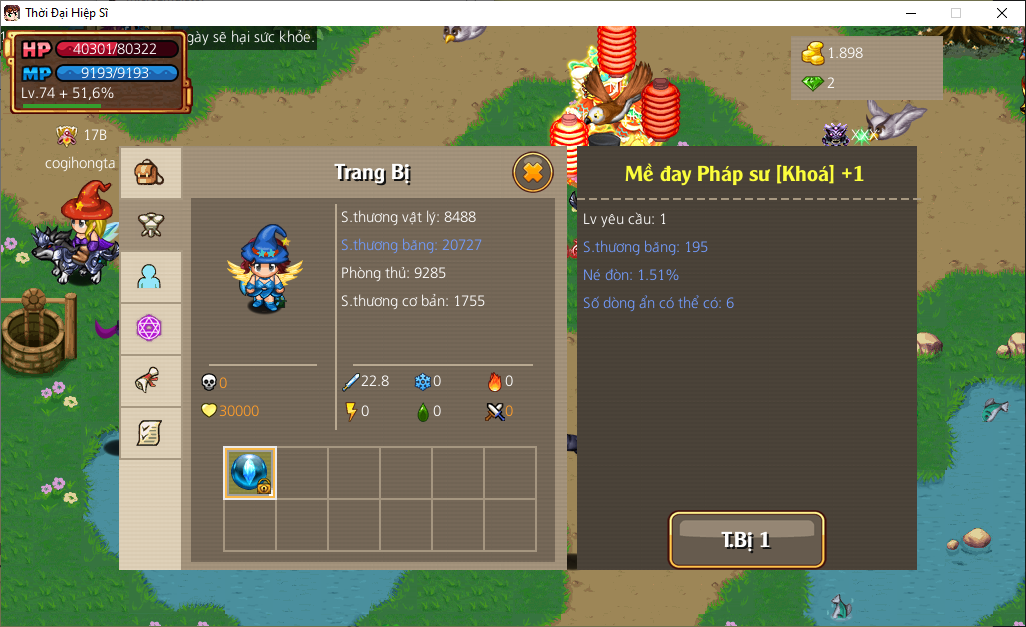Close the Trang Bị equipment panel

click(533, 173)
